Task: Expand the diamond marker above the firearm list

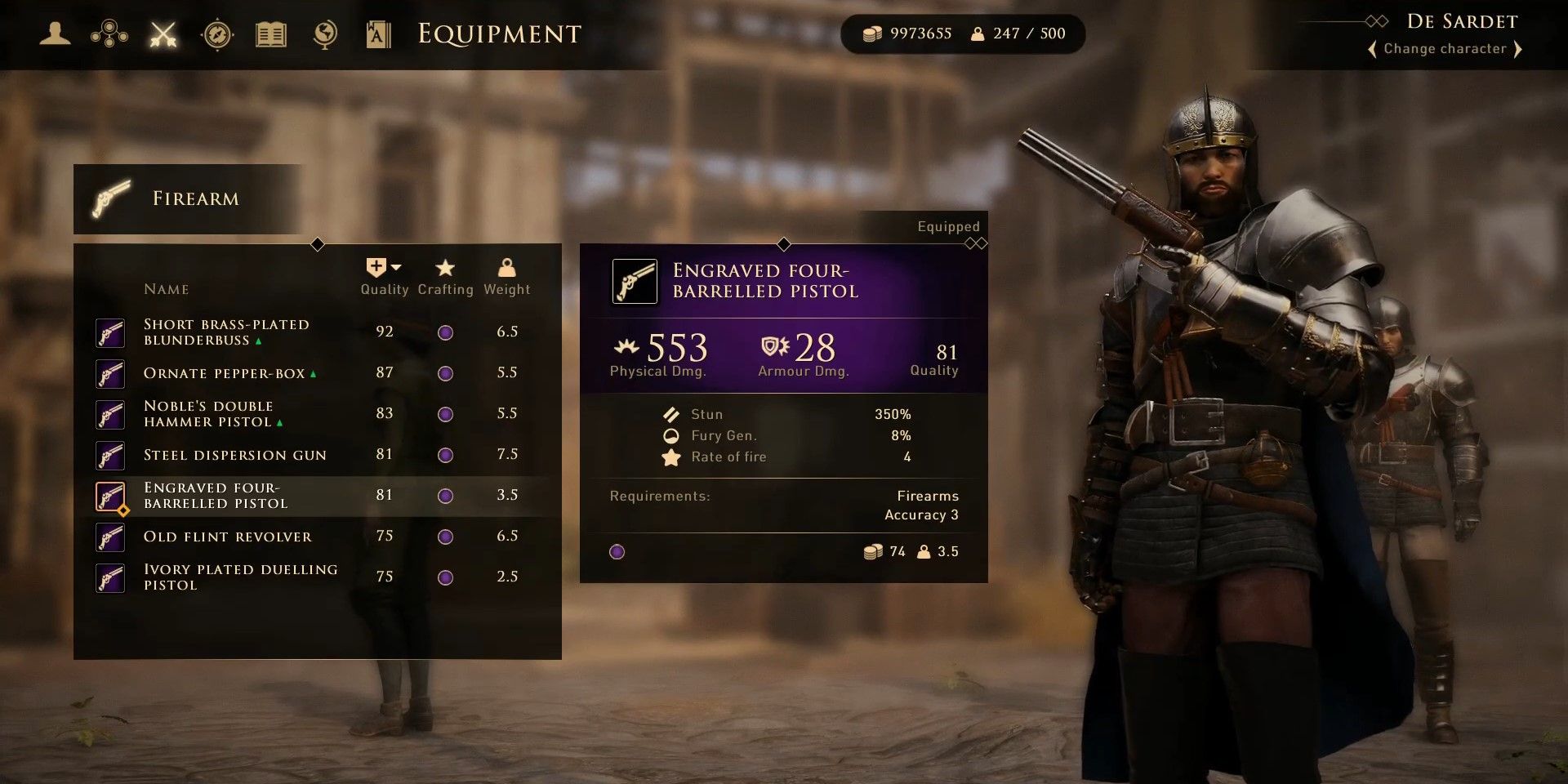Action: (x=318, y=243)
